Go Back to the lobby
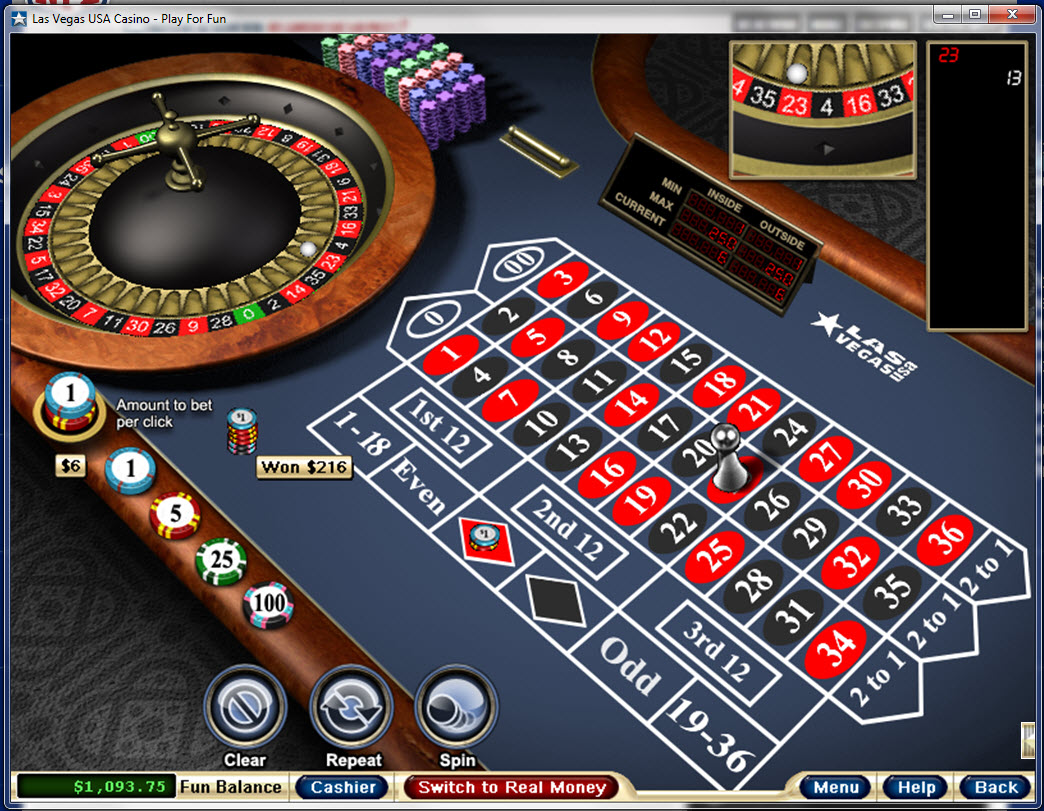This screenshot has width=1044, height=811. (996, 787)
